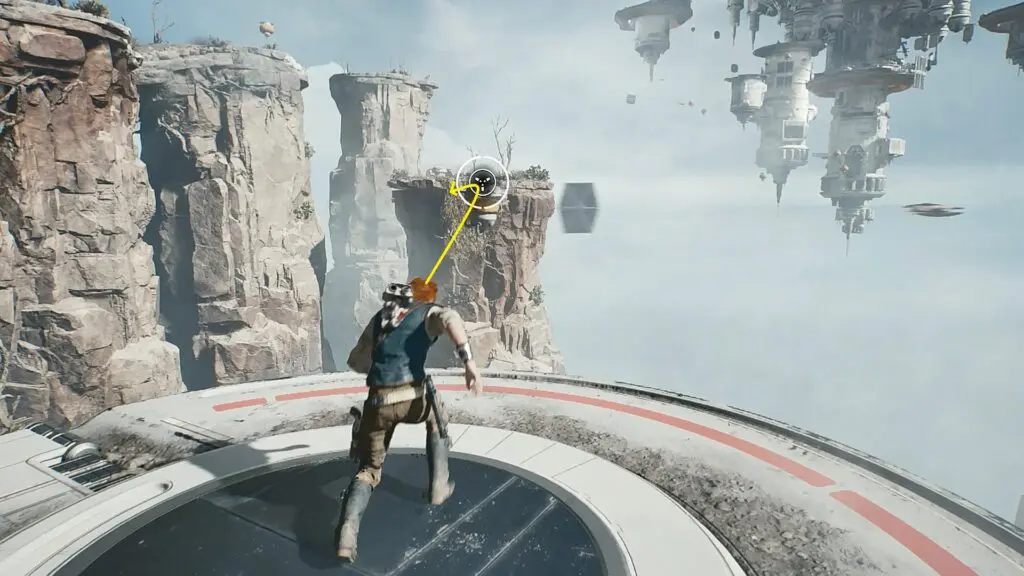
Task: Select the circular grapple point marker
Action: 483,182
